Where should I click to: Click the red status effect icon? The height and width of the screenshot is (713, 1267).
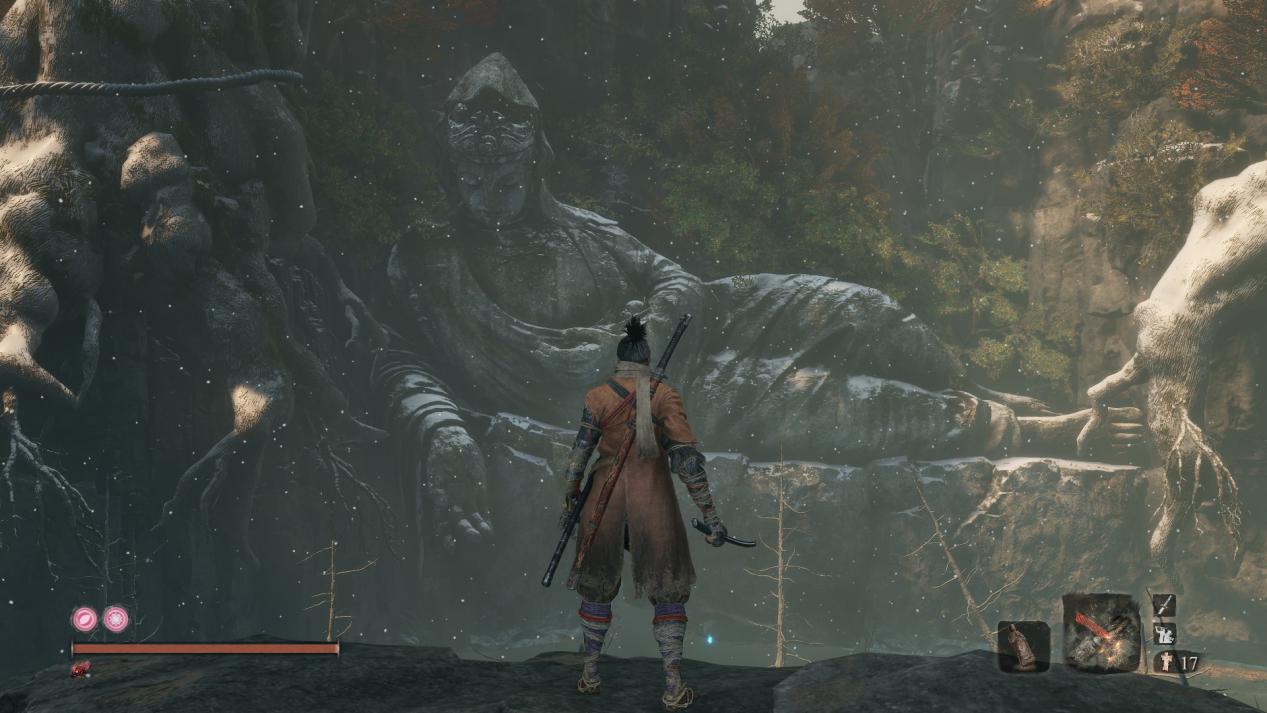click(x=81, y=669)
